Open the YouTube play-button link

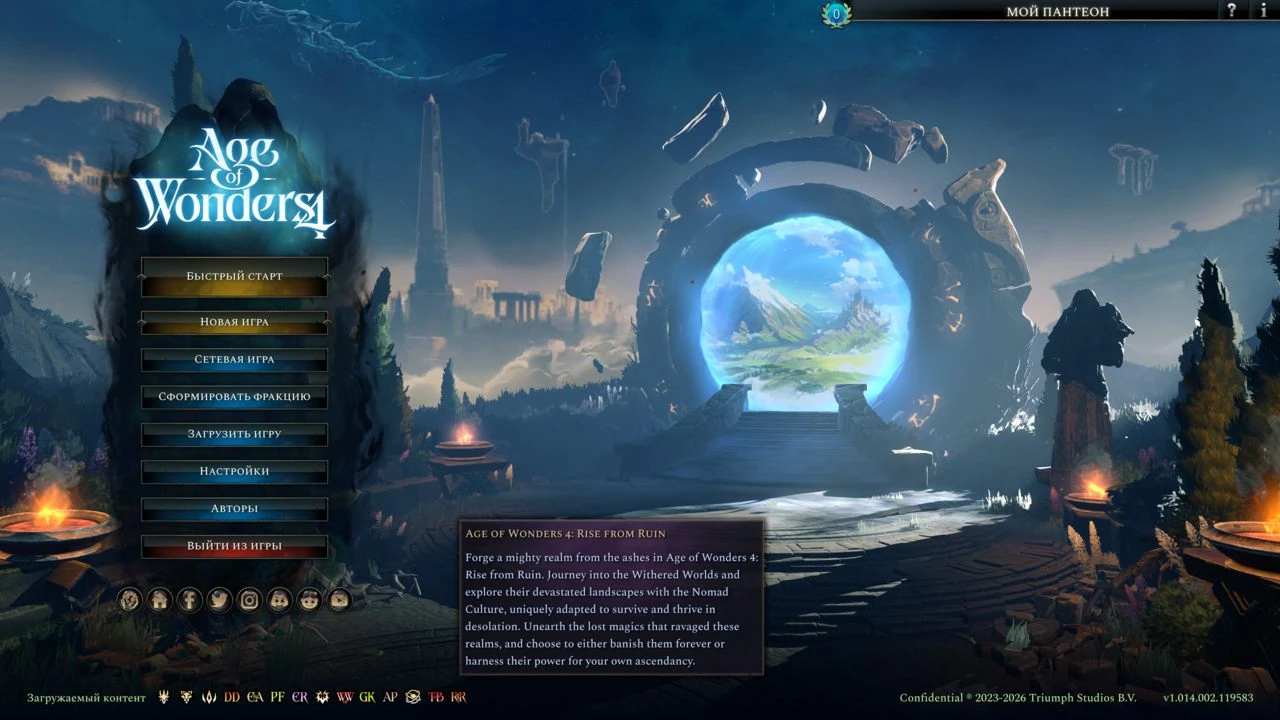(x=340, y=600)
